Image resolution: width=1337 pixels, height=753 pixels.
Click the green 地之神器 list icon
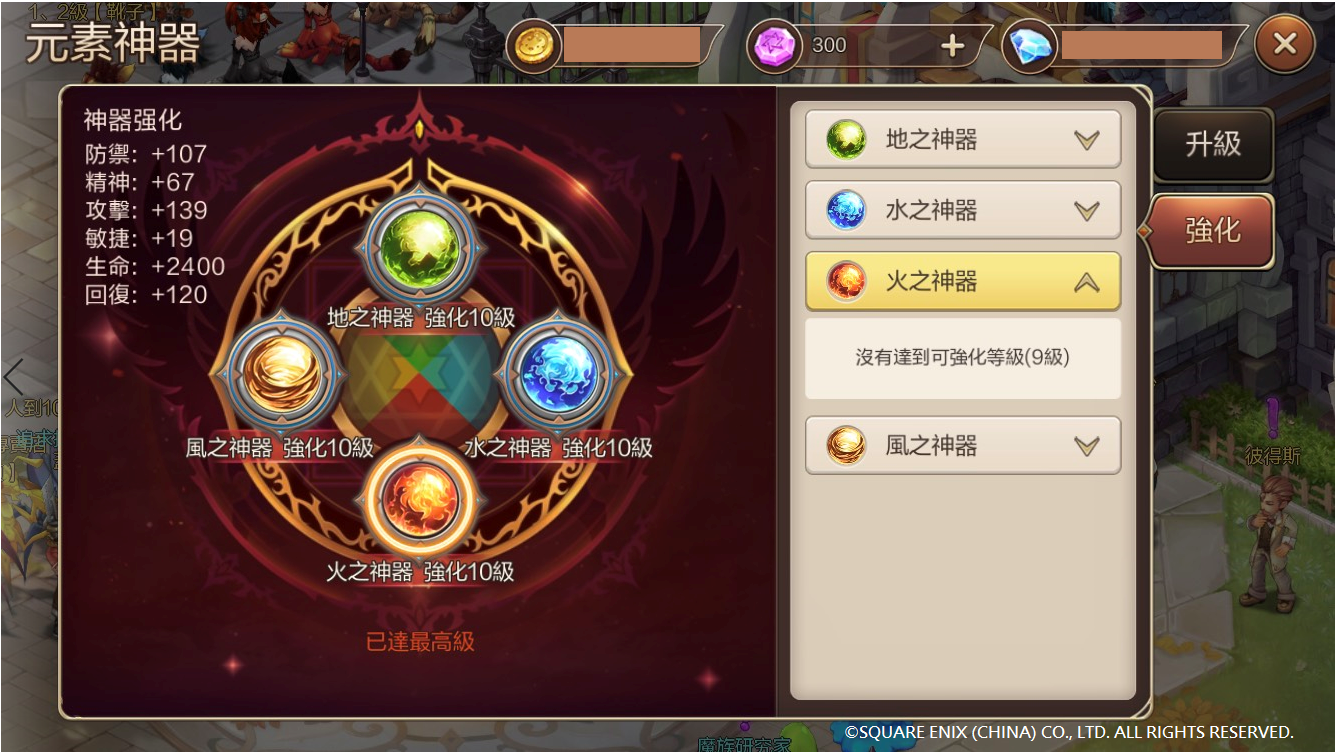tap(848, 140)
